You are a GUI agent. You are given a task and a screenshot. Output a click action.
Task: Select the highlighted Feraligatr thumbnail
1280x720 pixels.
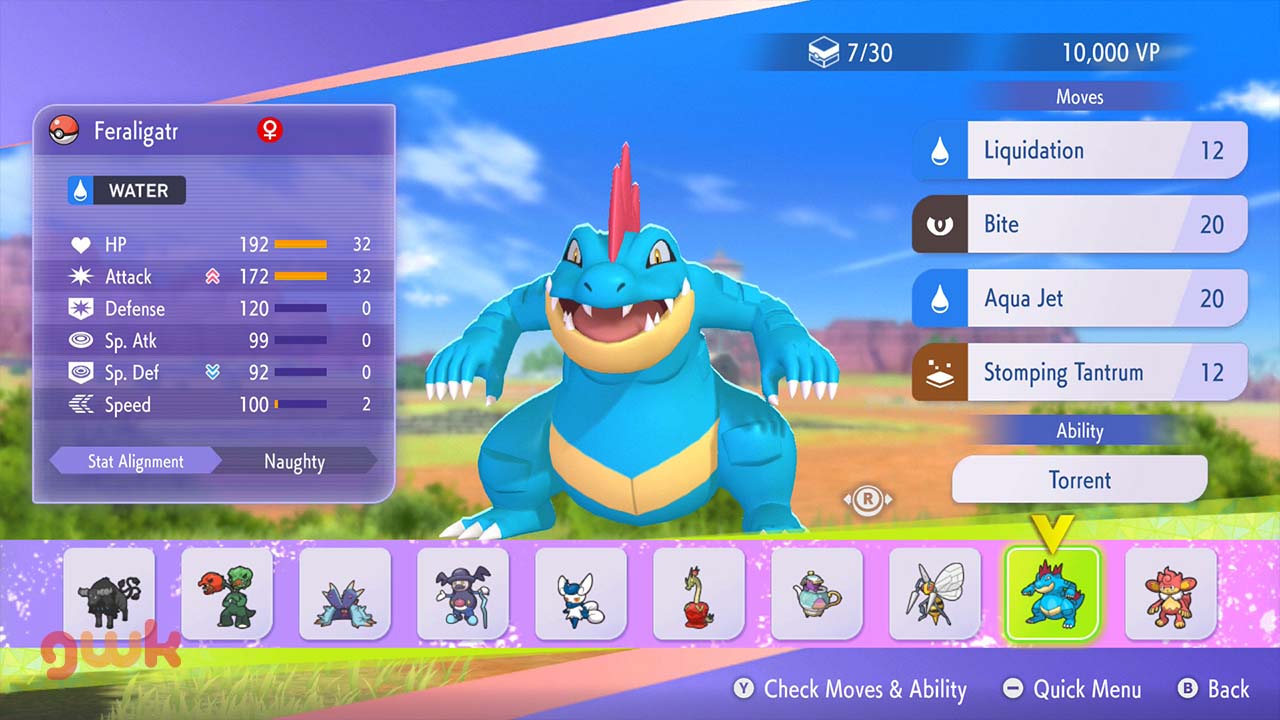pos(1052,594)
